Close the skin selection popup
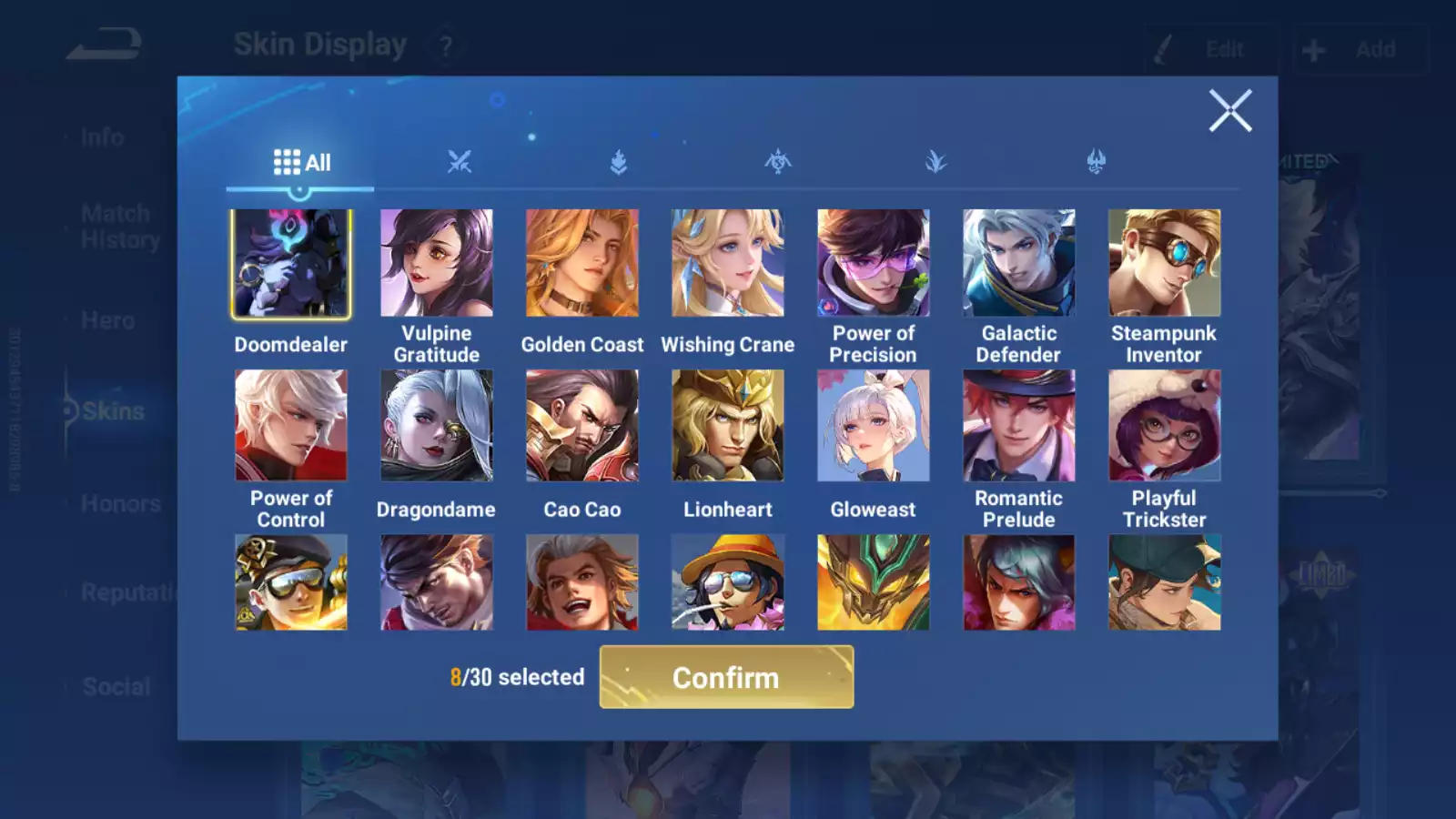The height and width of the screenshot is (819, 1456). coord(1230,111)
